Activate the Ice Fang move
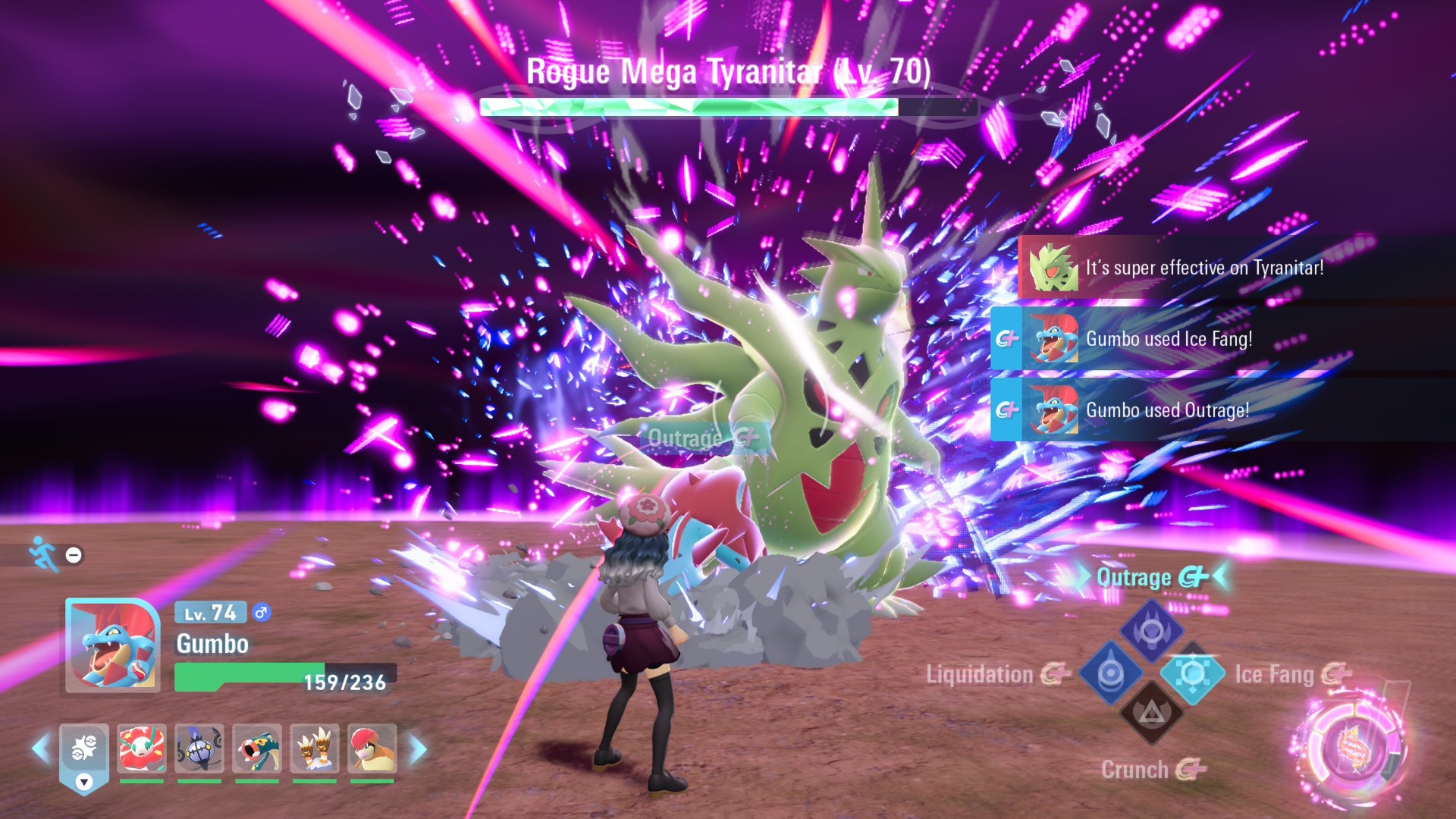The image size is (1456, 819). 1193,673
